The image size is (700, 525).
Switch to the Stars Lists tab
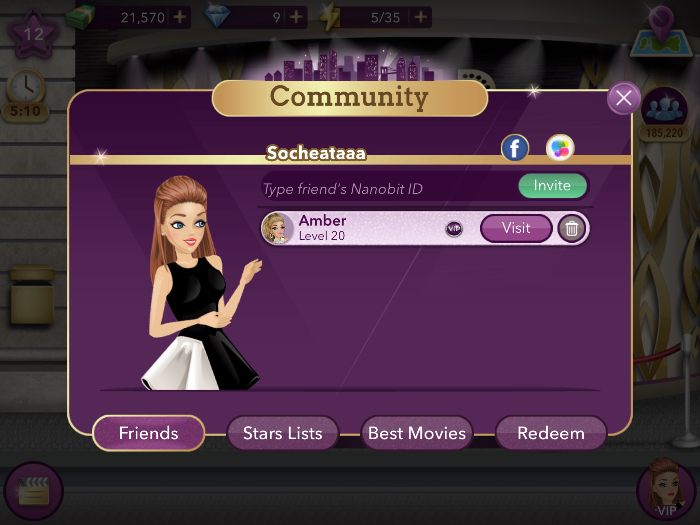point(283,433)
